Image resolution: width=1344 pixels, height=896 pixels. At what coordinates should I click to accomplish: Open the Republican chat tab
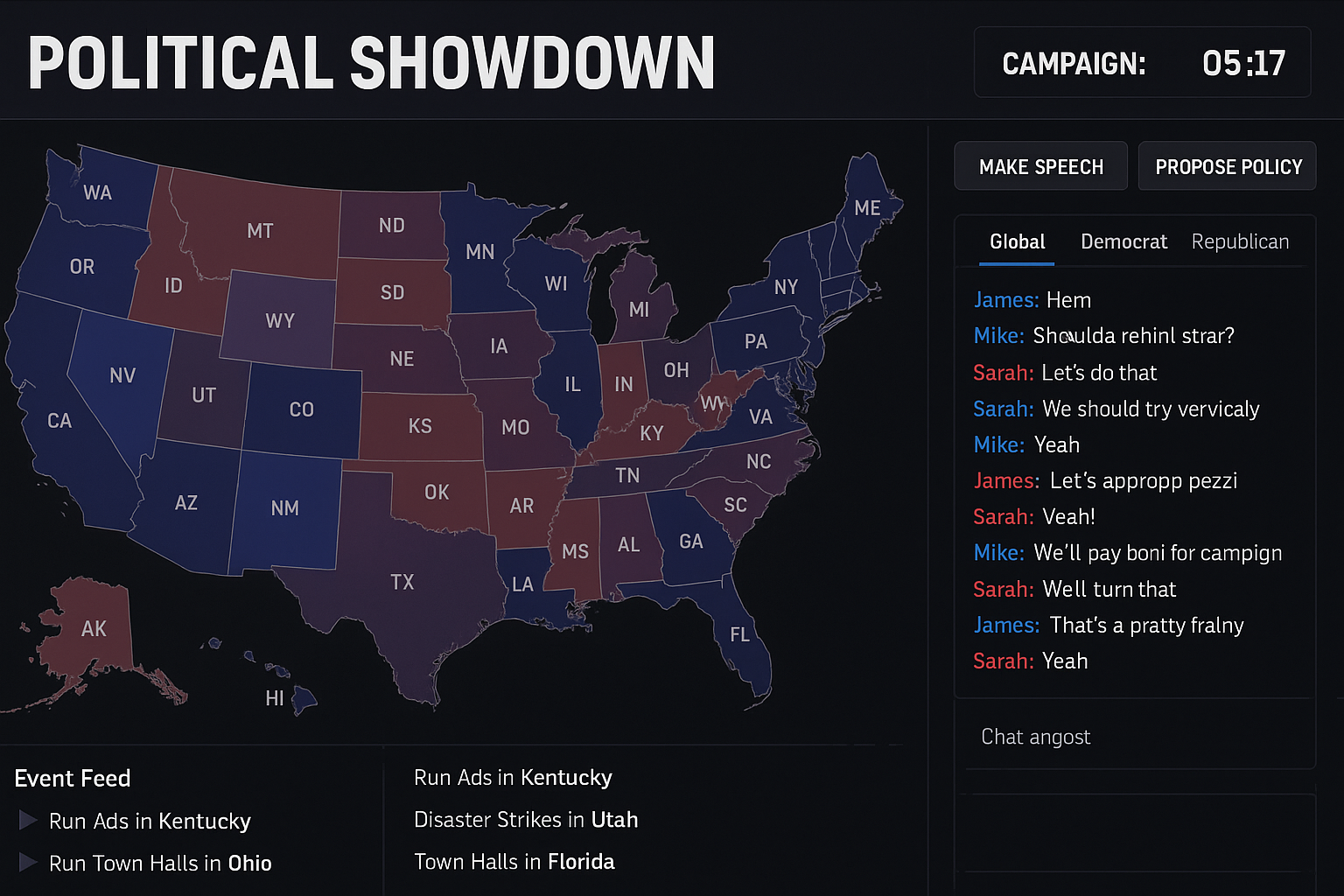pos(1240,241)
